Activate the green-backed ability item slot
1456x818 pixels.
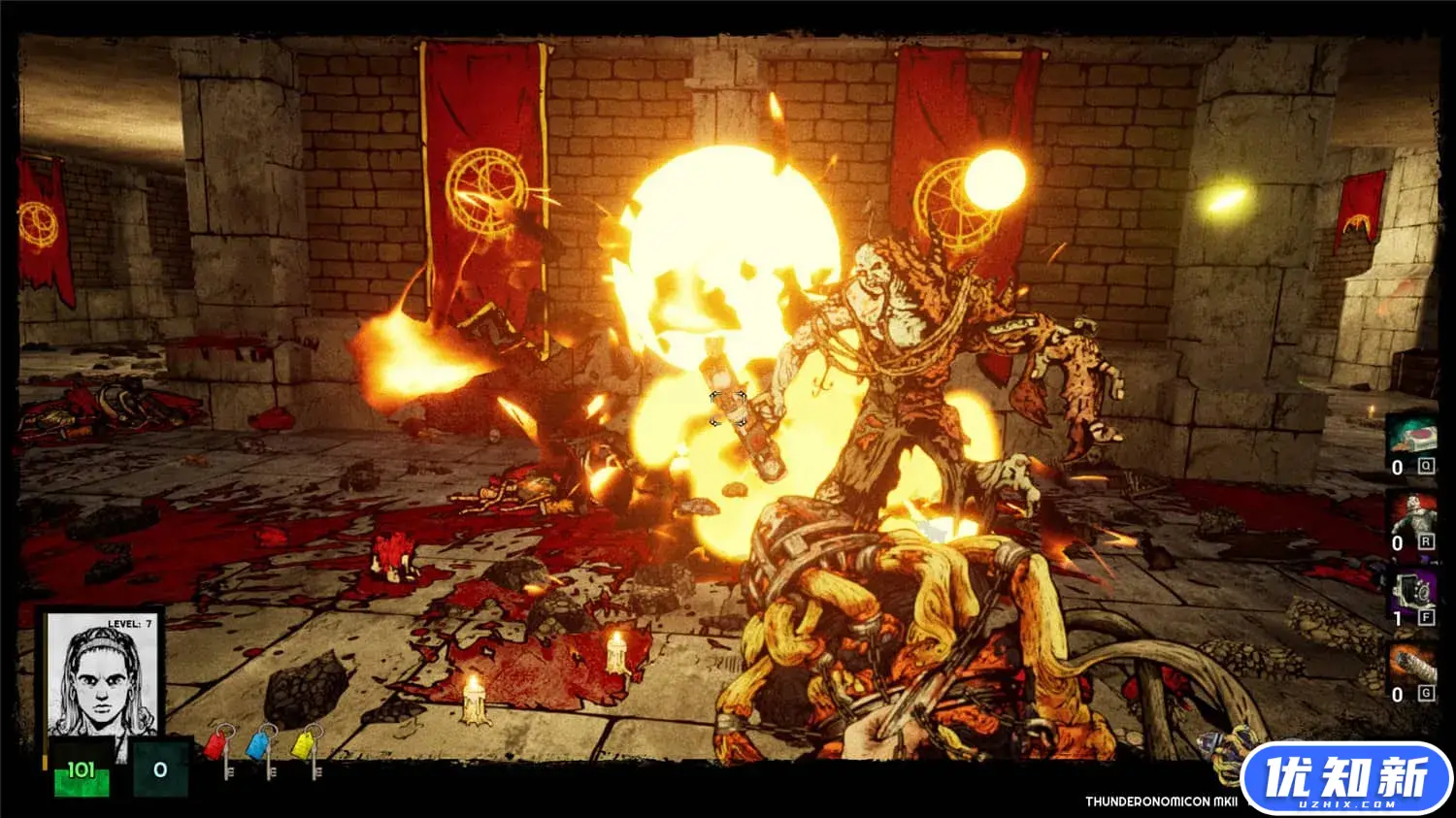tap(1410, 435)
